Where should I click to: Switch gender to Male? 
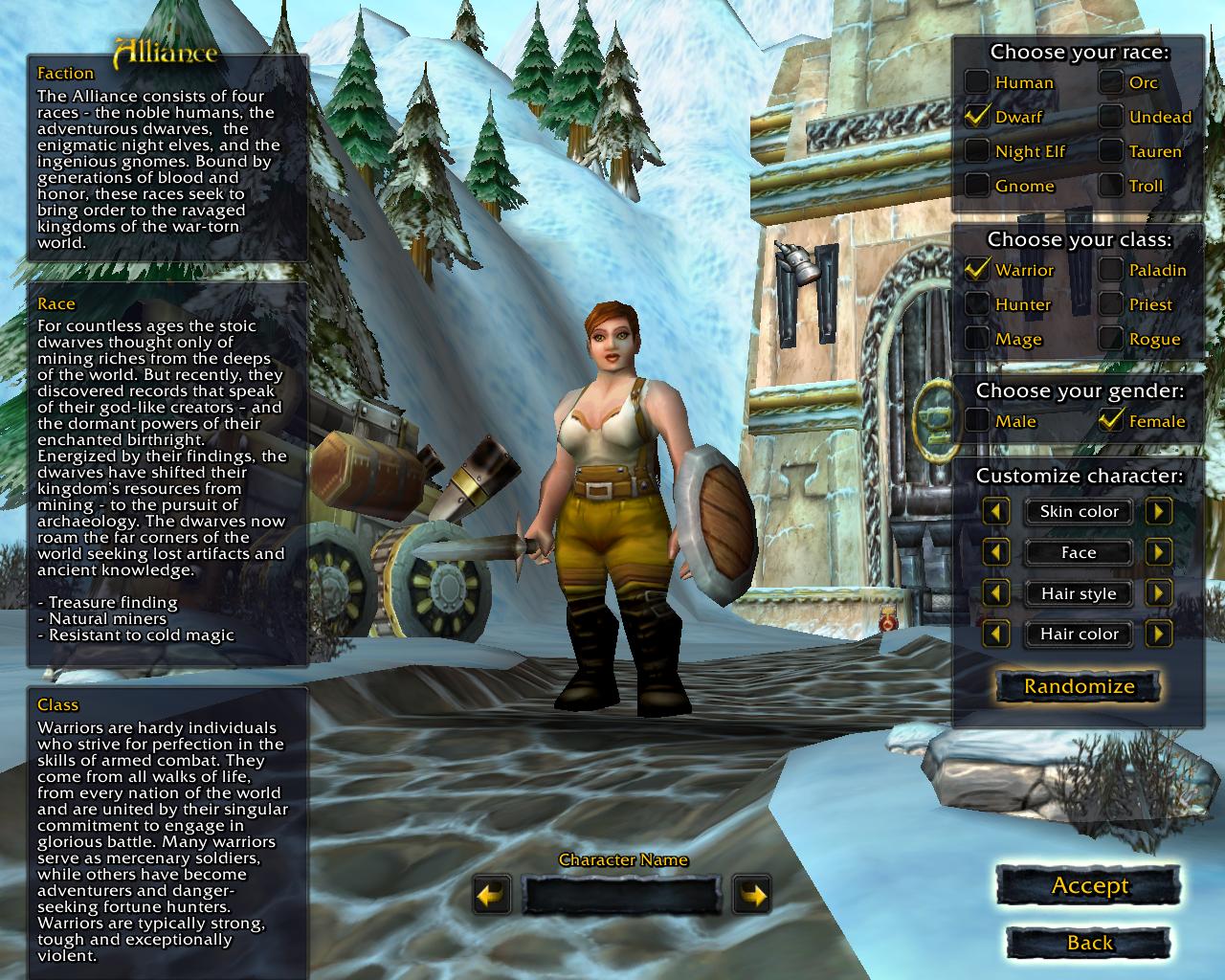coord(977,421)
